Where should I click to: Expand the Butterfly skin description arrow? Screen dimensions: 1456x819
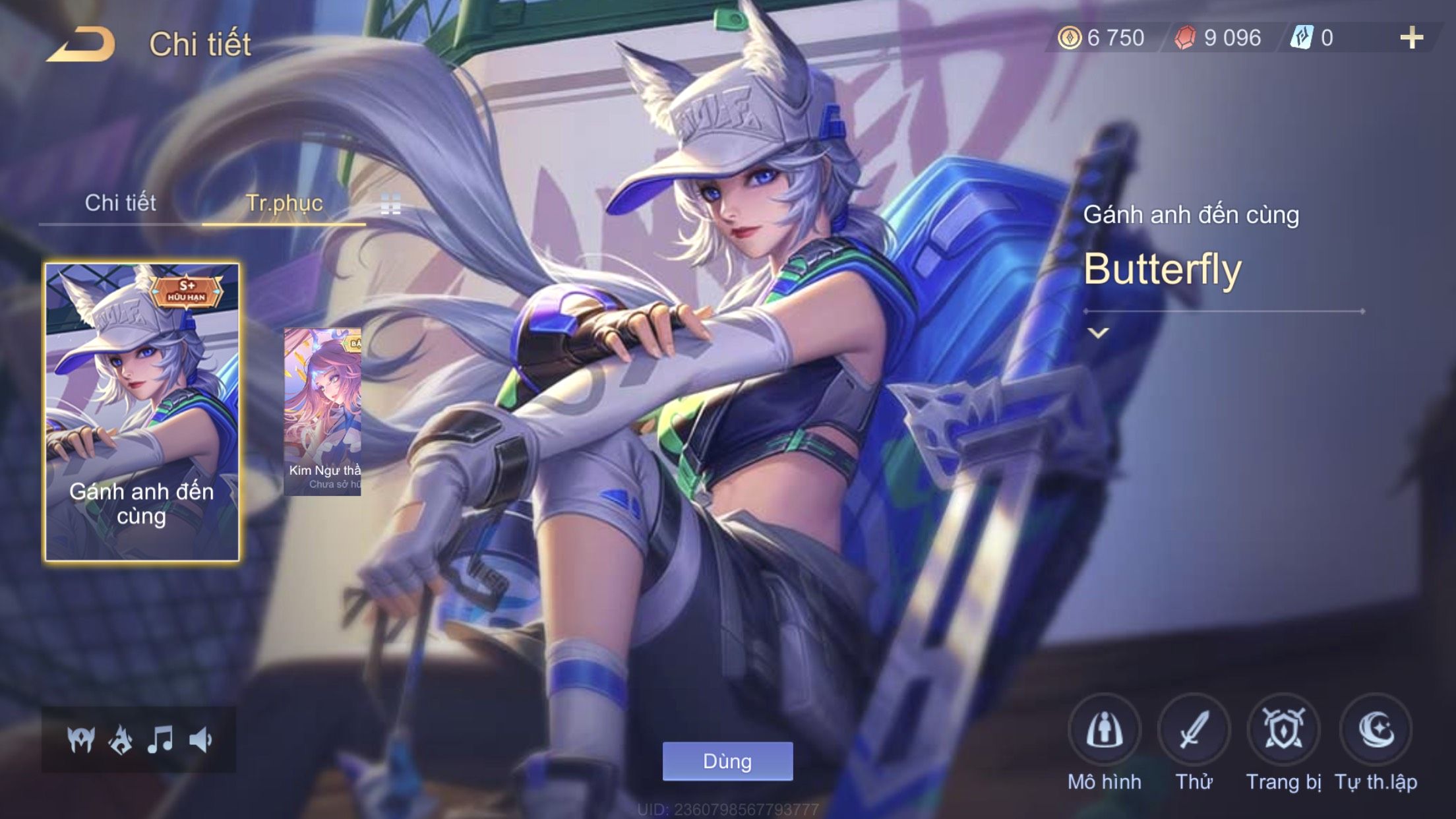point(1098,333)
